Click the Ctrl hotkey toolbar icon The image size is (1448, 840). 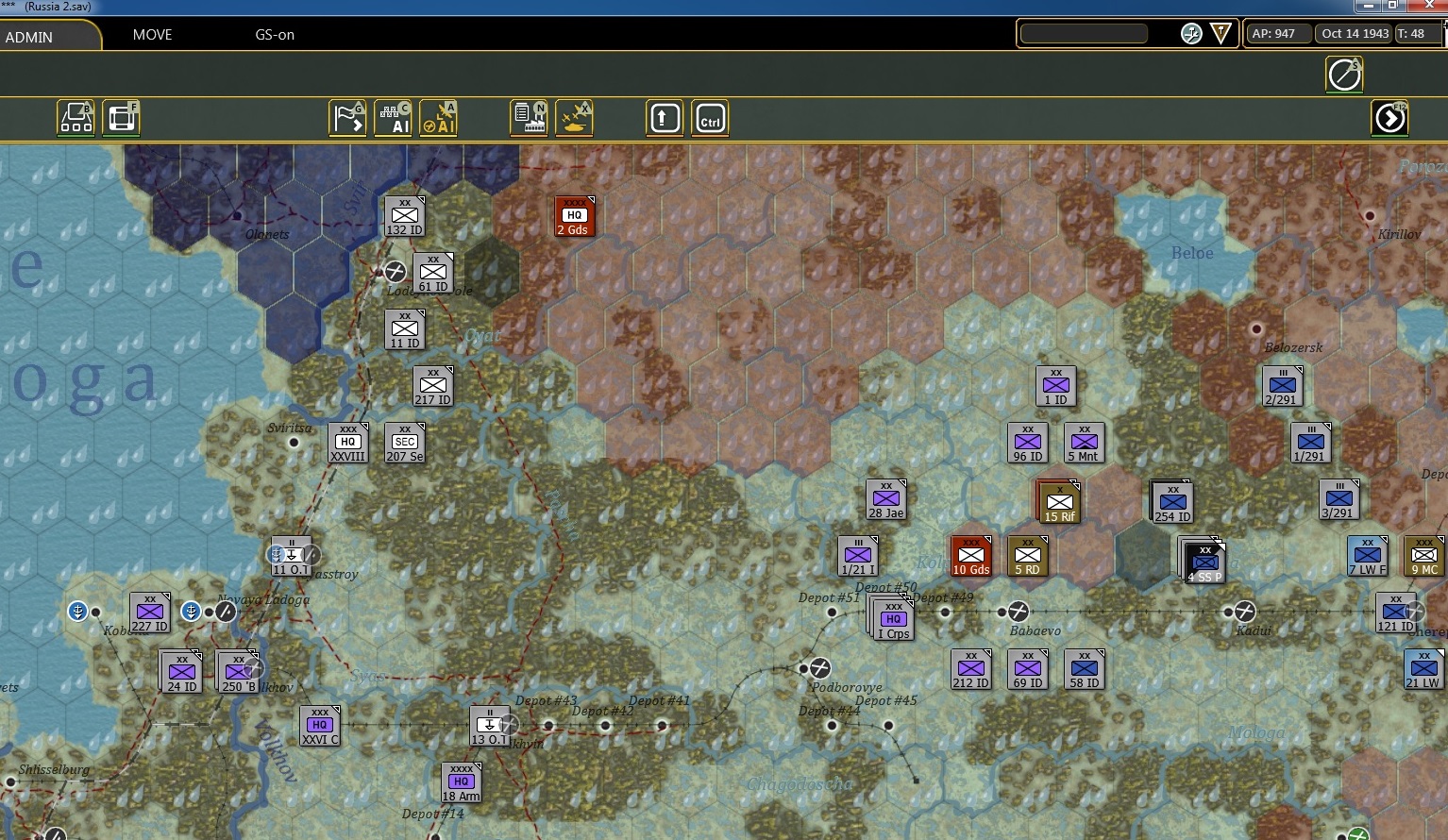pos(709,118)
